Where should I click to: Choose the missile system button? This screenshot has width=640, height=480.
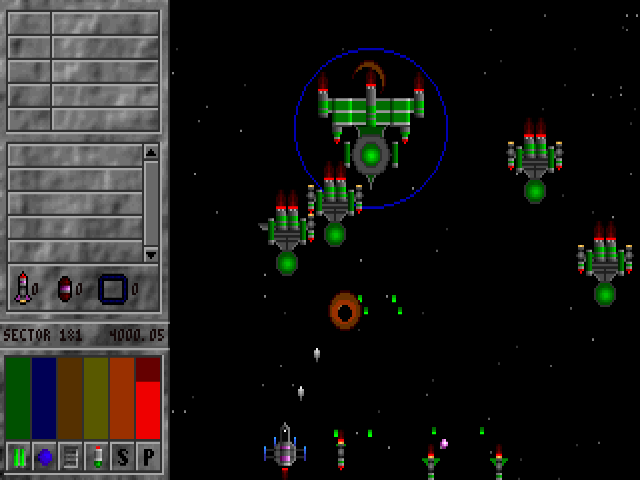pyautogui.click(x=96, y=456)
